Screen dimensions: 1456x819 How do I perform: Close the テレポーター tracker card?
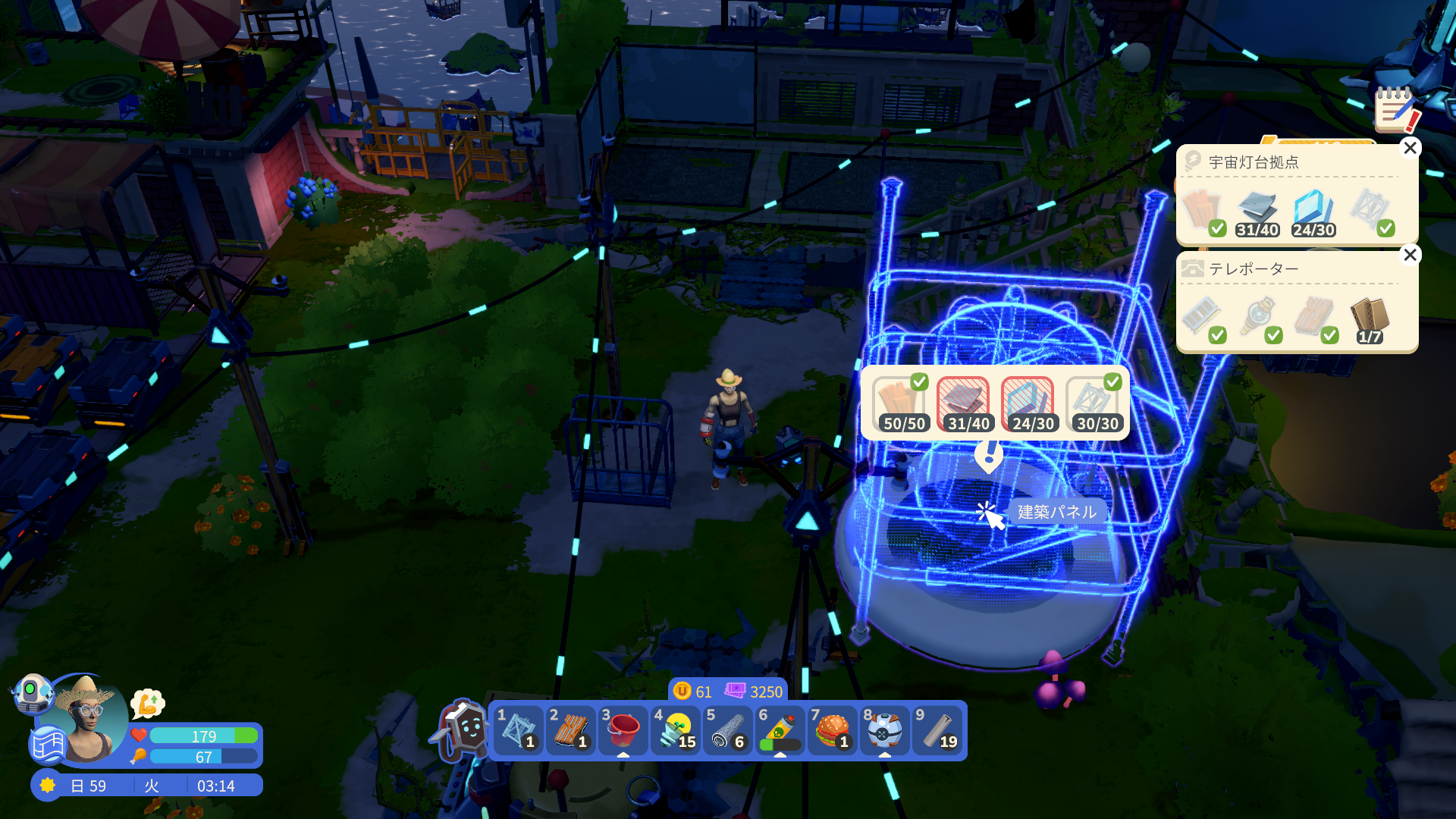(x=1410, y=255)
